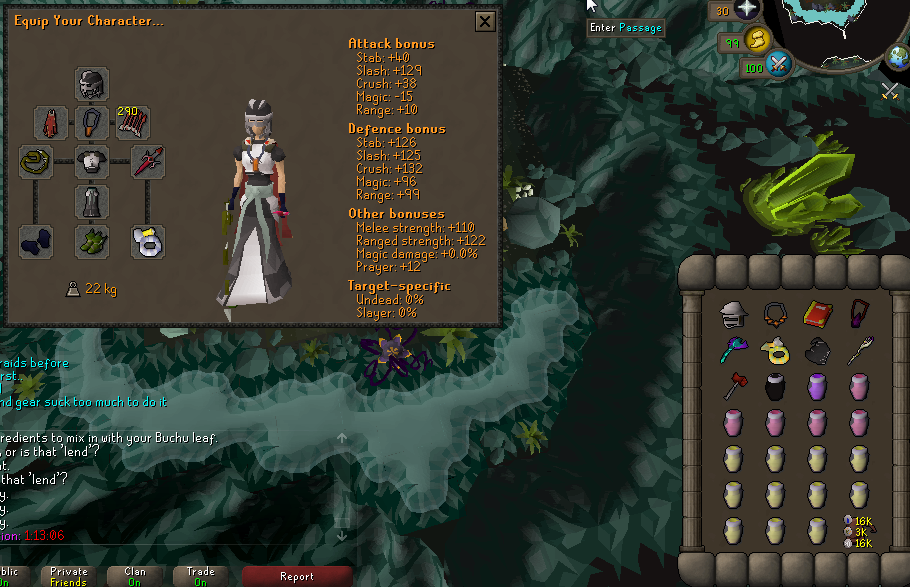910x587 pixels.
Task: Open the world map globe icon
Action: point(897,57)
